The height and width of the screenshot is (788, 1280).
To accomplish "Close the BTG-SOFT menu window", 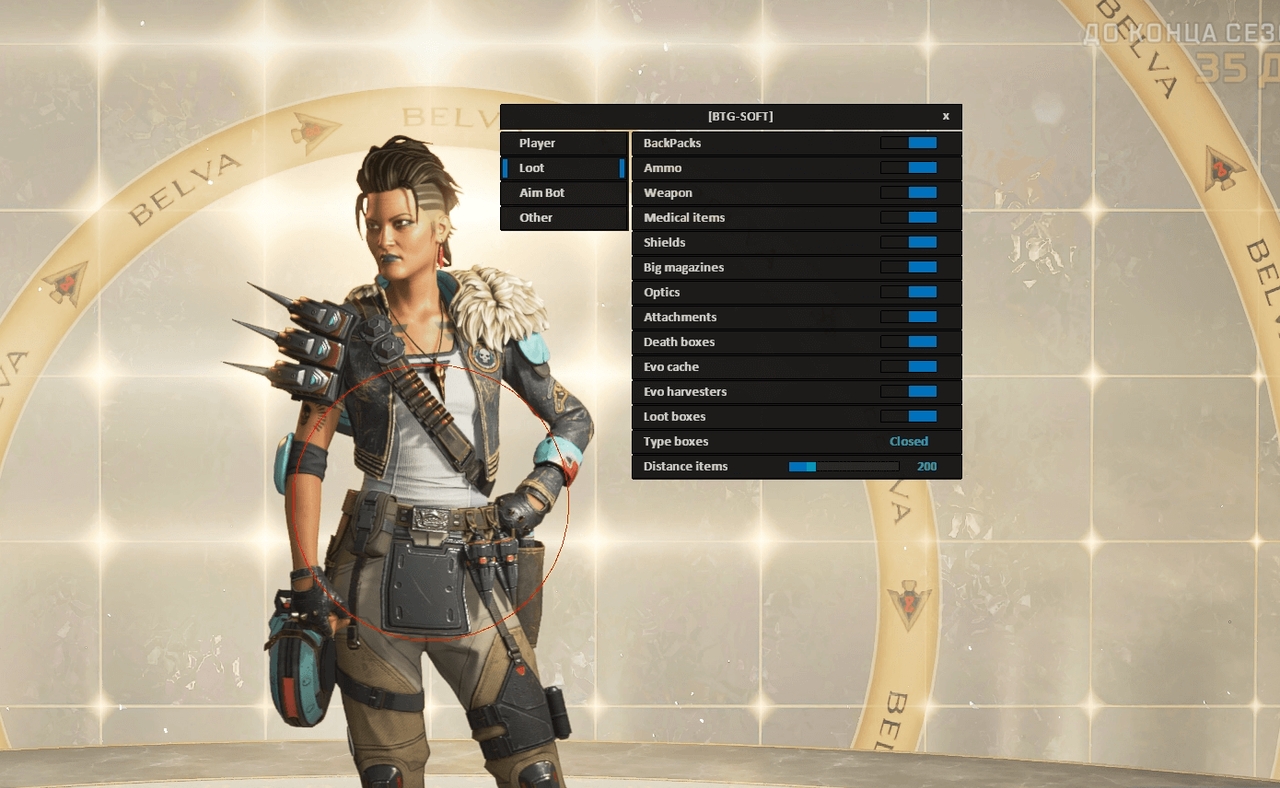I will coord(946,116).
